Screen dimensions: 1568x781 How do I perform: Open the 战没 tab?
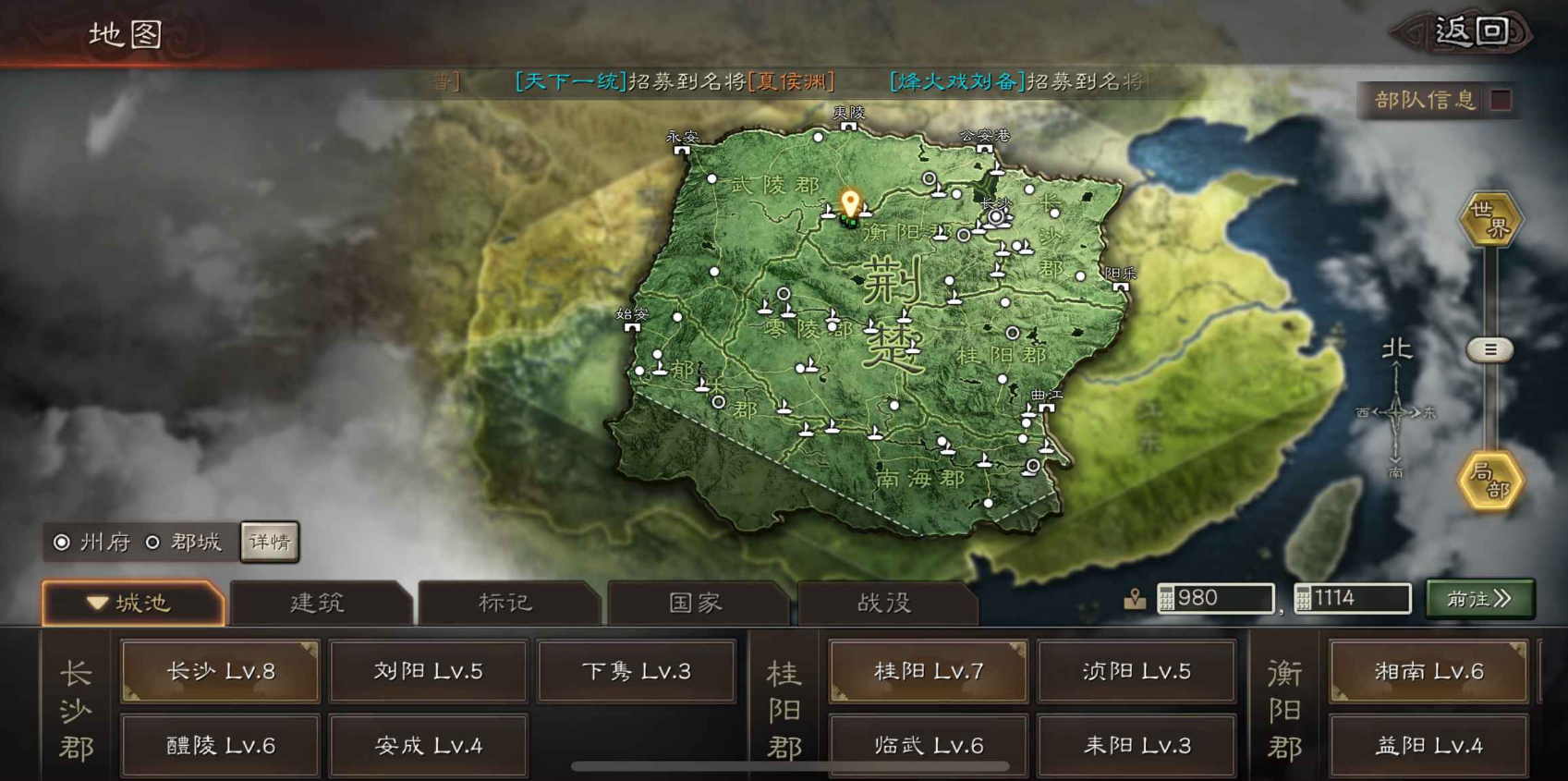(887, 603)
